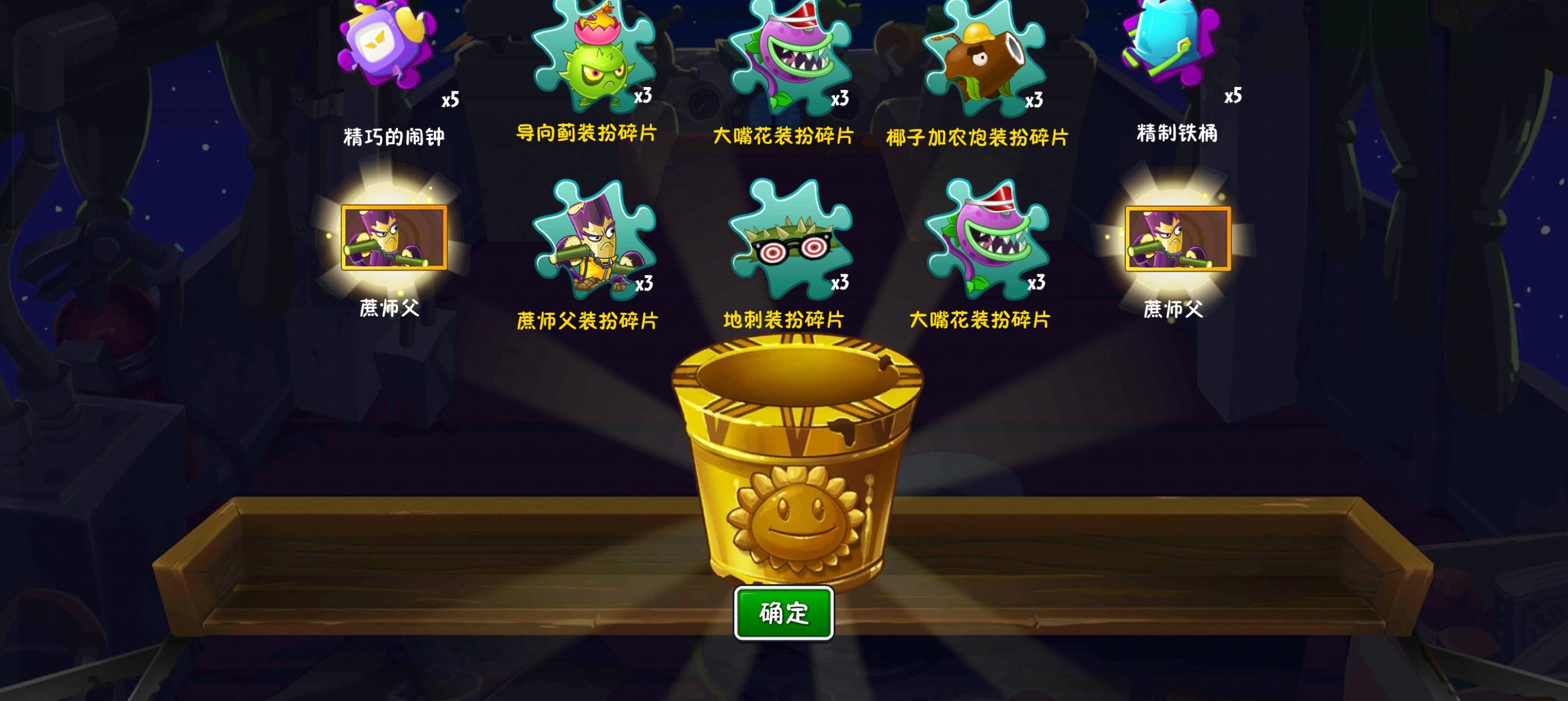Click the x3 count on 地刺装扮碎片
Image resolution: width=1568 pixels, height=701 pixels.
[841, 284]
